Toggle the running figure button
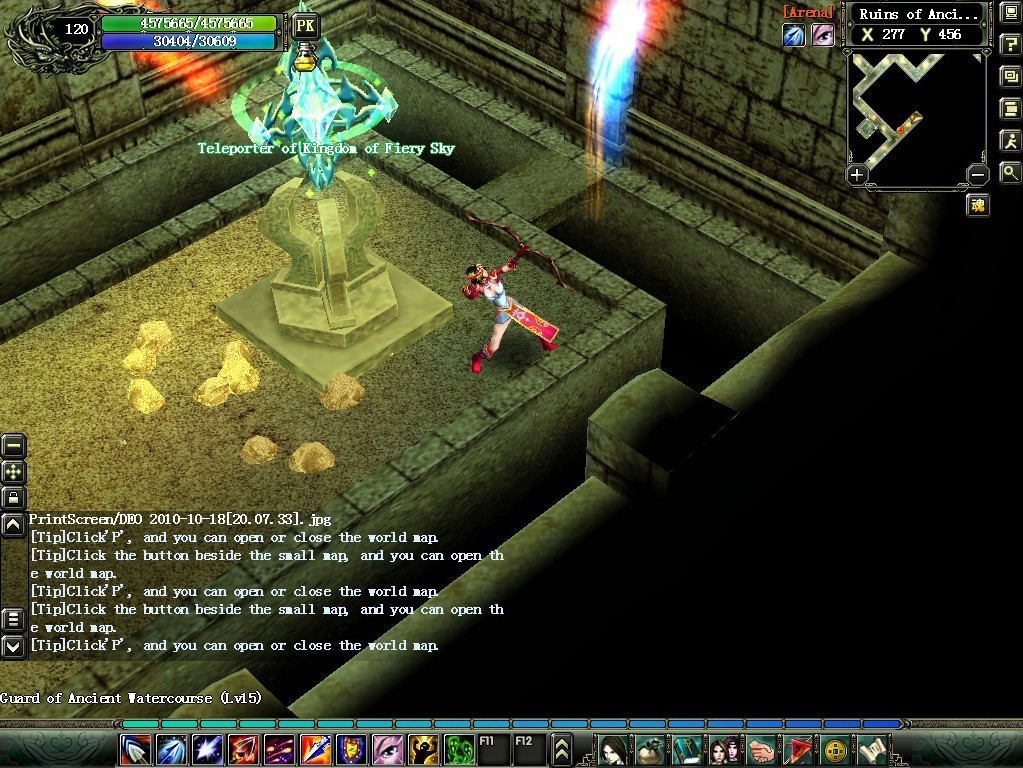Image resolution: width=1023 pixels, height=768 pixels. [1010, 140]
